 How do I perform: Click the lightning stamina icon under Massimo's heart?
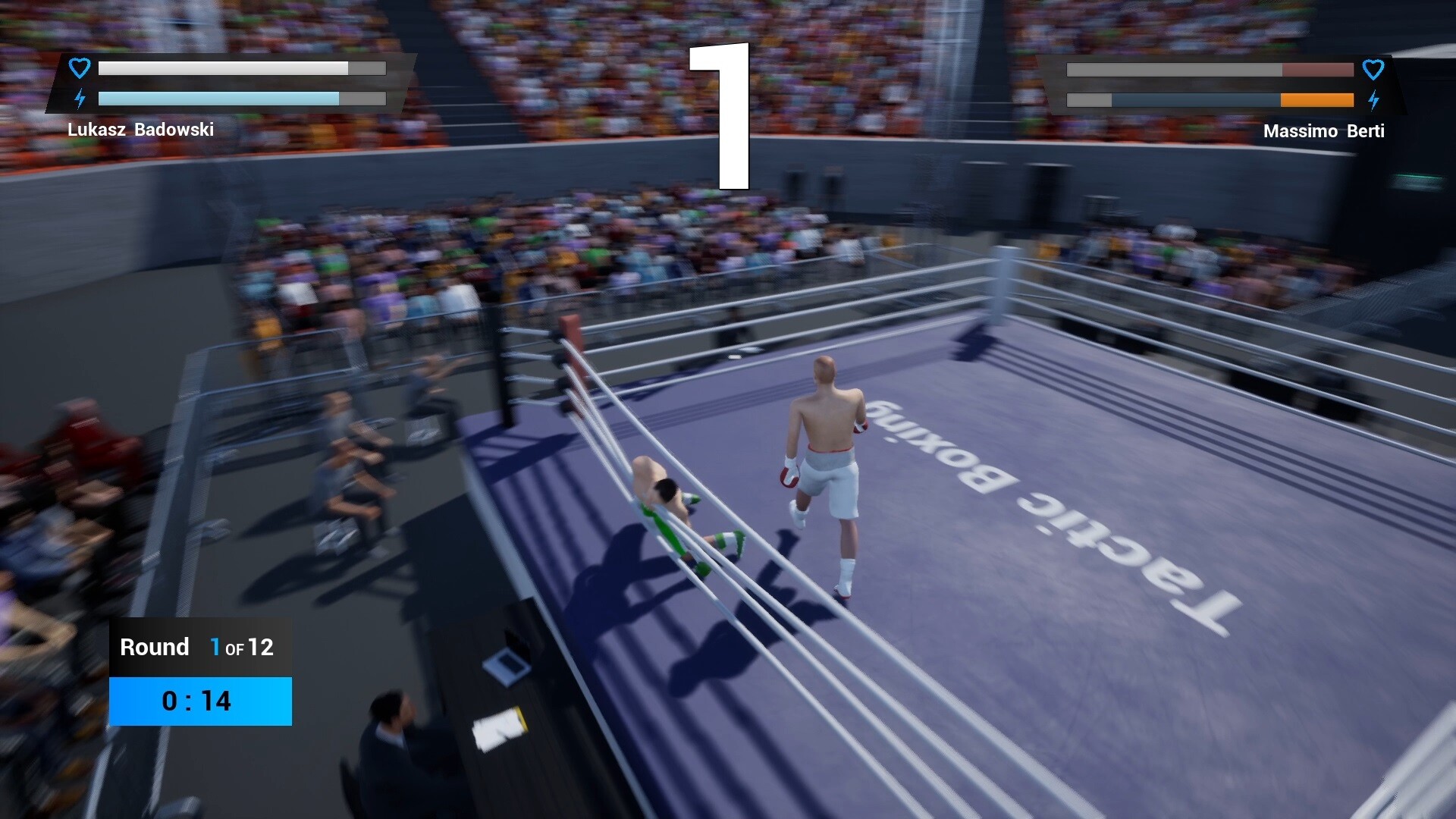tap(1374, 99)
